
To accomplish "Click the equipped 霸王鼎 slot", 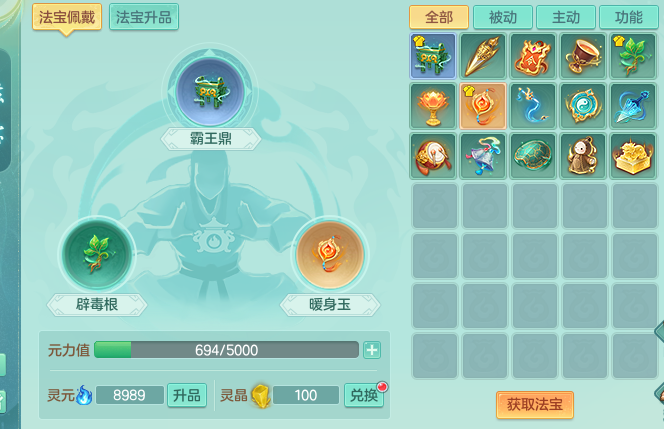I will pyautogui.click(x=211, y=89).
